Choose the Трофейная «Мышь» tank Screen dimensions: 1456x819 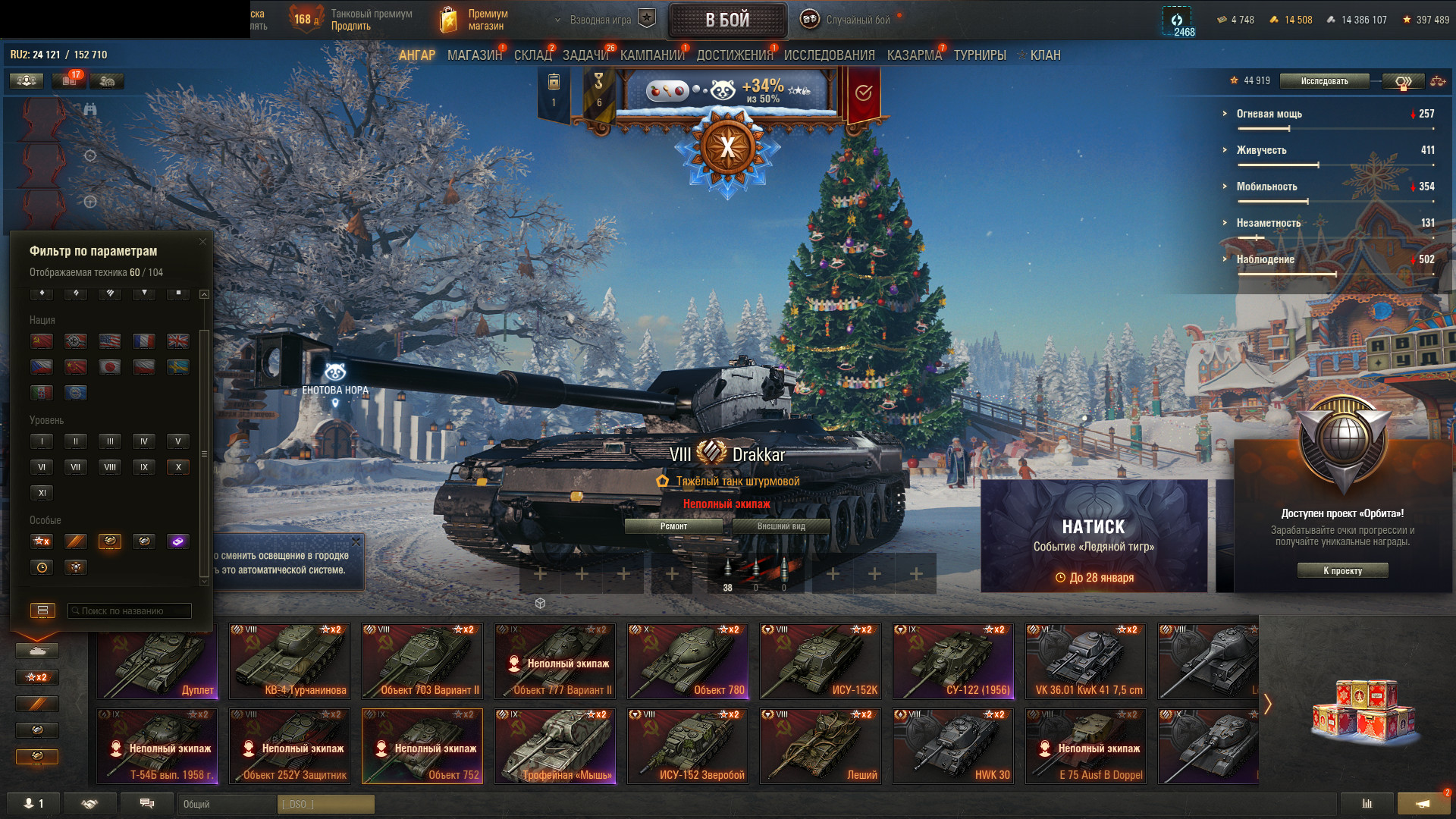pyautogui.click(x=555, y=745)
